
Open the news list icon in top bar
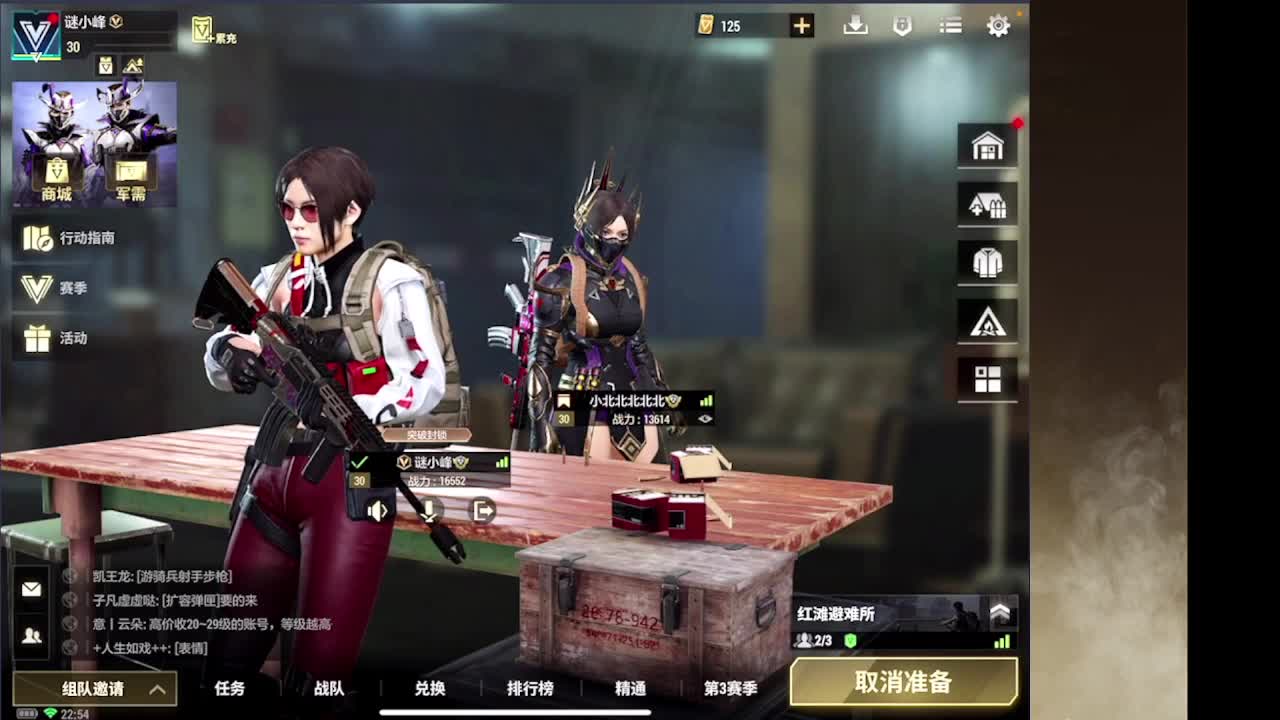(949, 26)
